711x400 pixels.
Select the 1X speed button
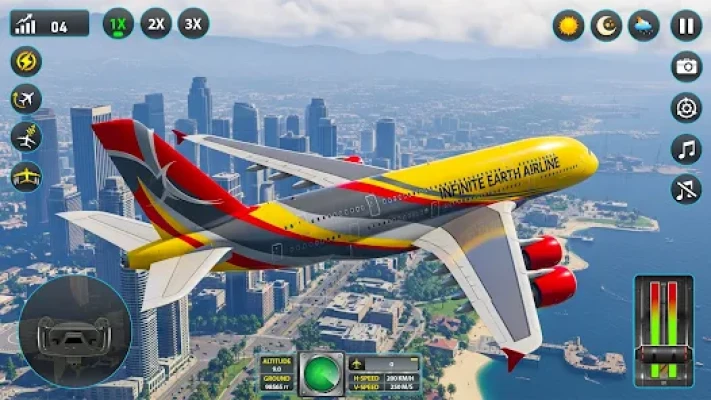118,23
